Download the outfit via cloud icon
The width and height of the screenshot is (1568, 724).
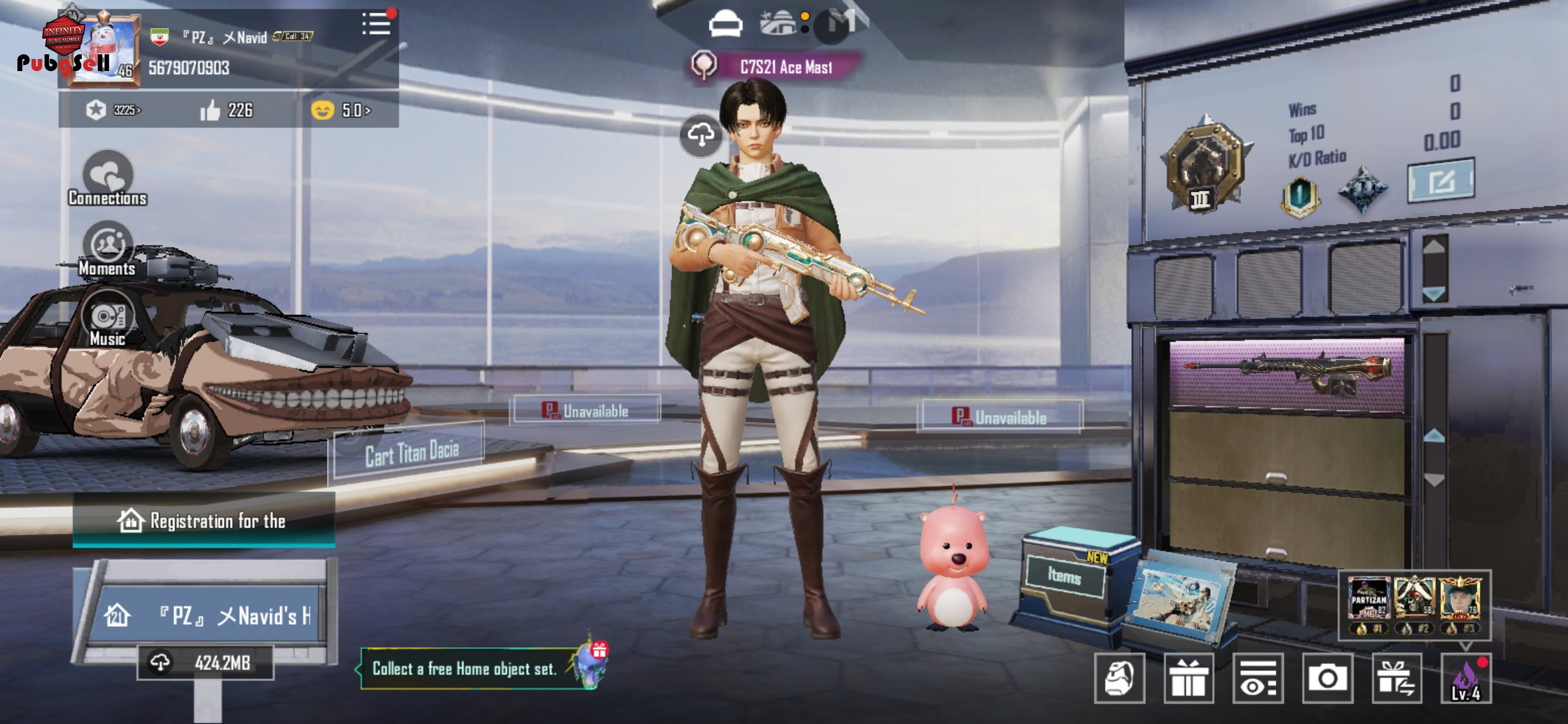[x=701, y=135]
